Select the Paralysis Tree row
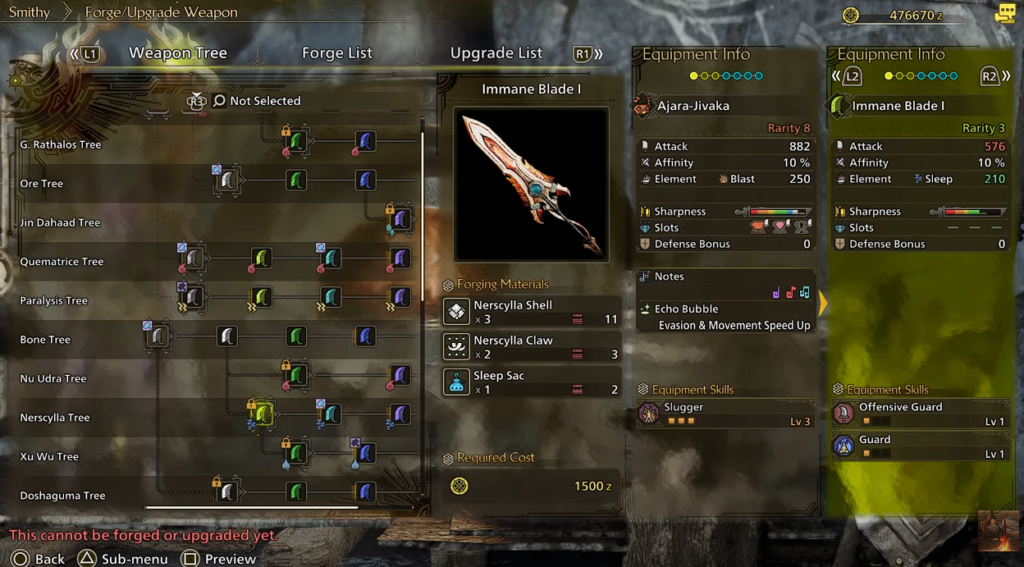Image resolution: width=1024 pixels, height=567 pixels. (54, 301)
